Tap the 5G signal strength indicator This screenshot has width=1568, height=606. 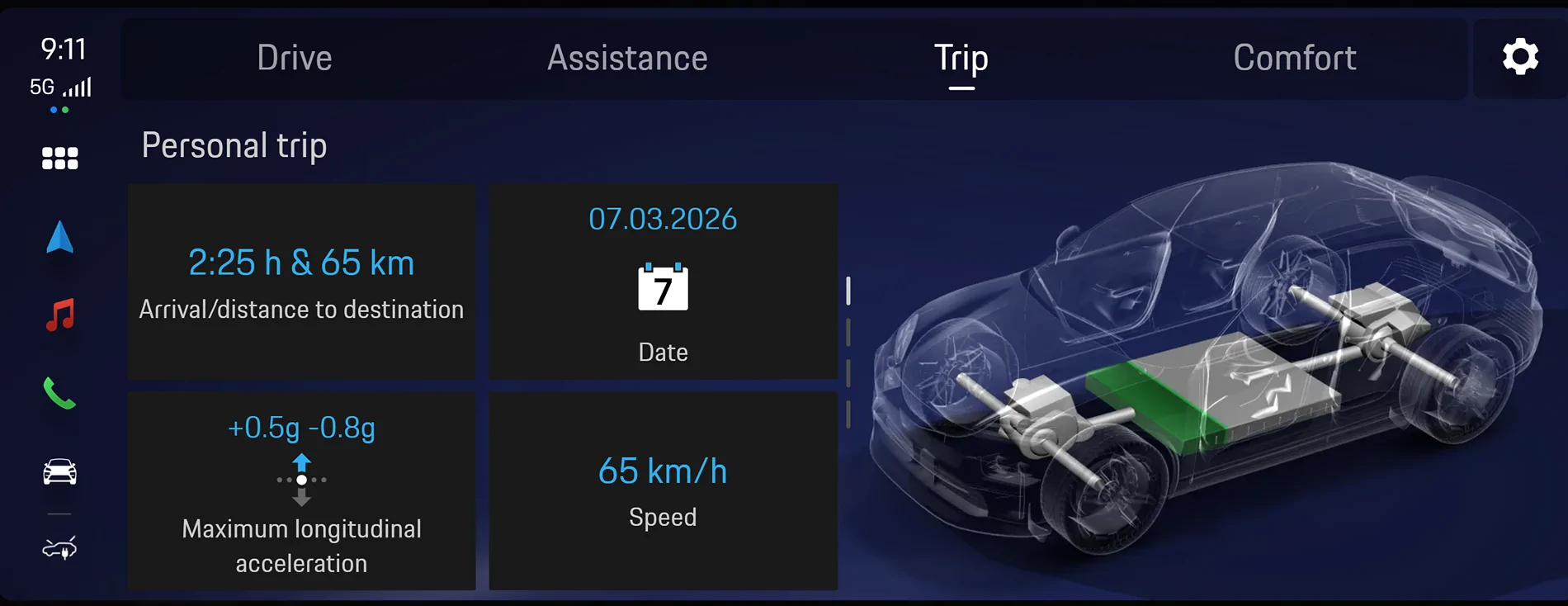[x=62, y=85]
